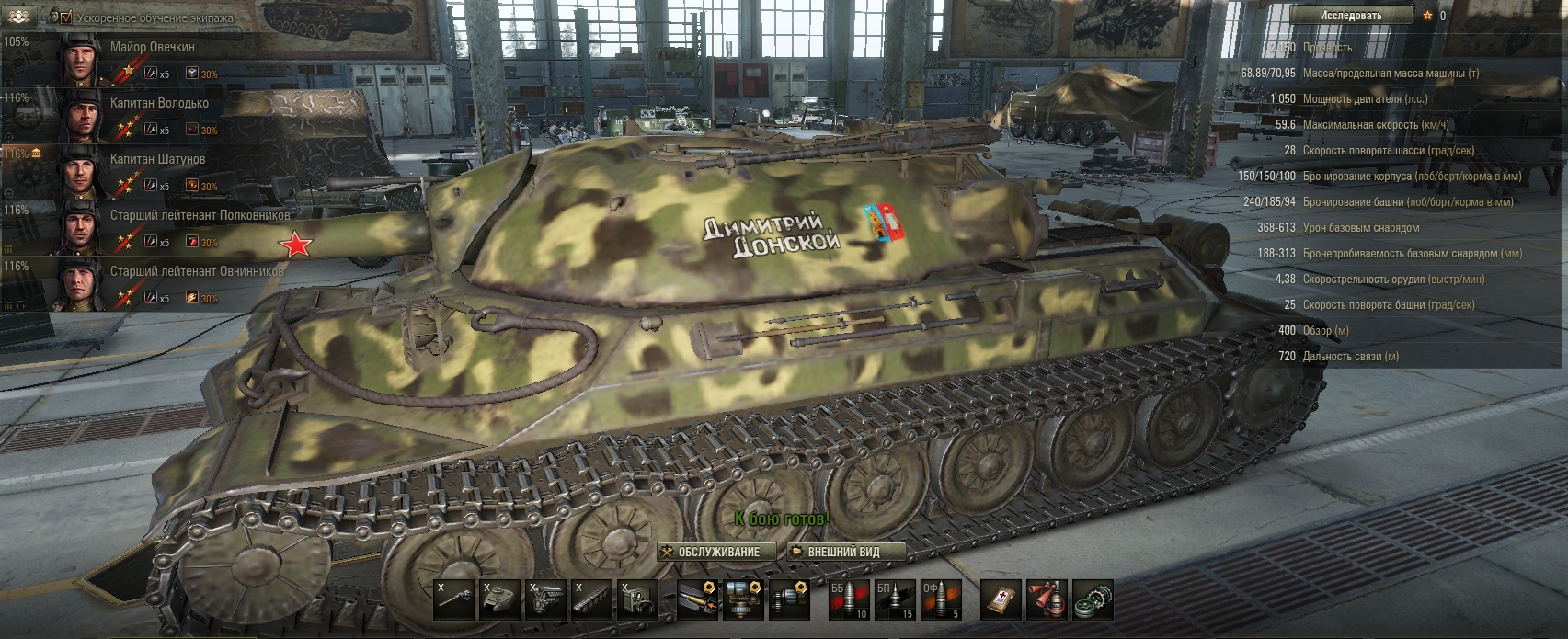This screenshot has height=639, width=1568.
Task: Select the gun rammer equipment slot
Action: pos(695,599)
